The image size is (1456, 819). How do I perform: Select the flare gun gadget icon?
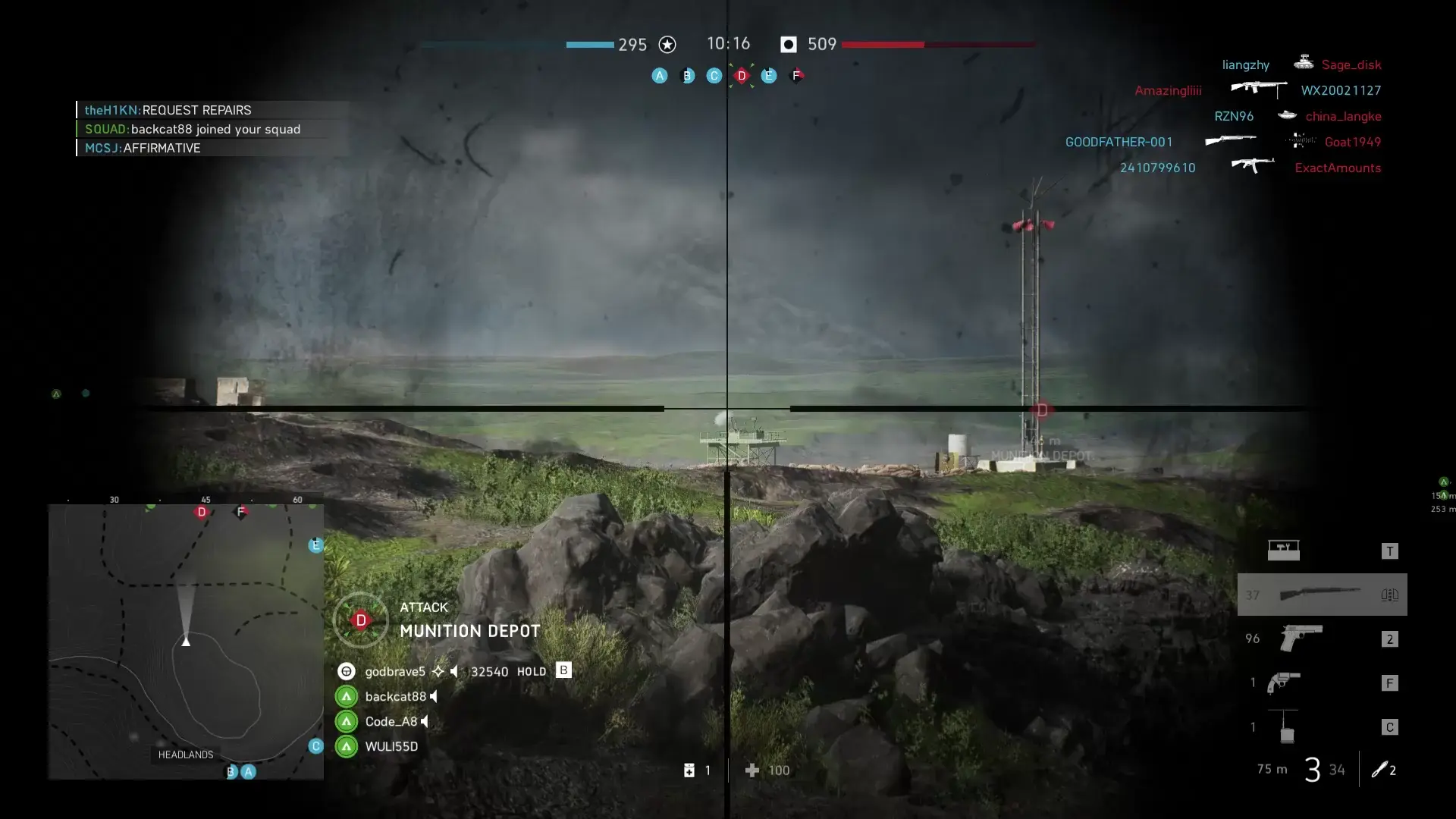1282,682
